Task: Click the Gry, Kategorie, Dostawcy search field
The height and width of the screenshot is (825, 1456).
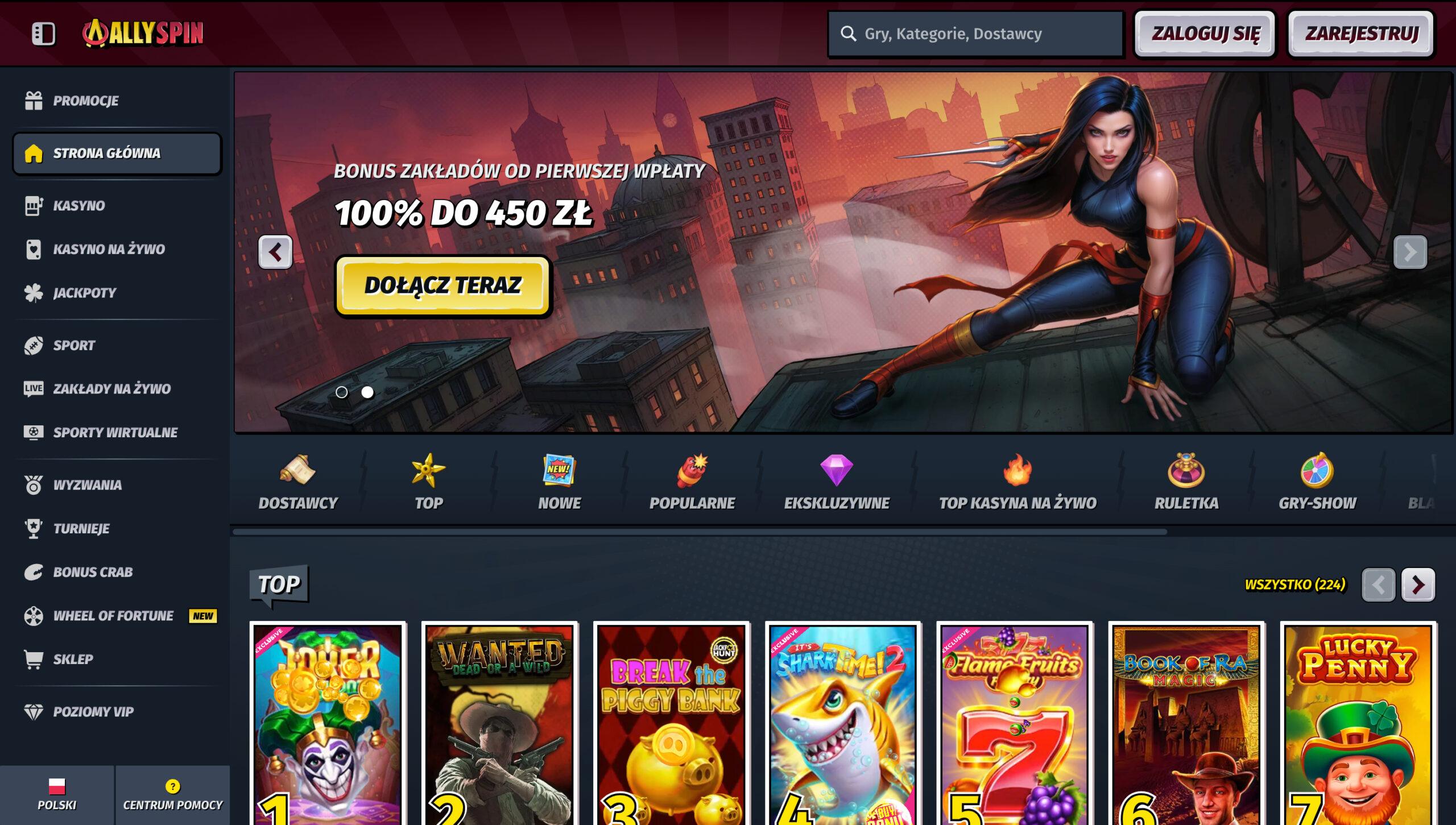Action: pyautogui.click(x=975, y=34)
